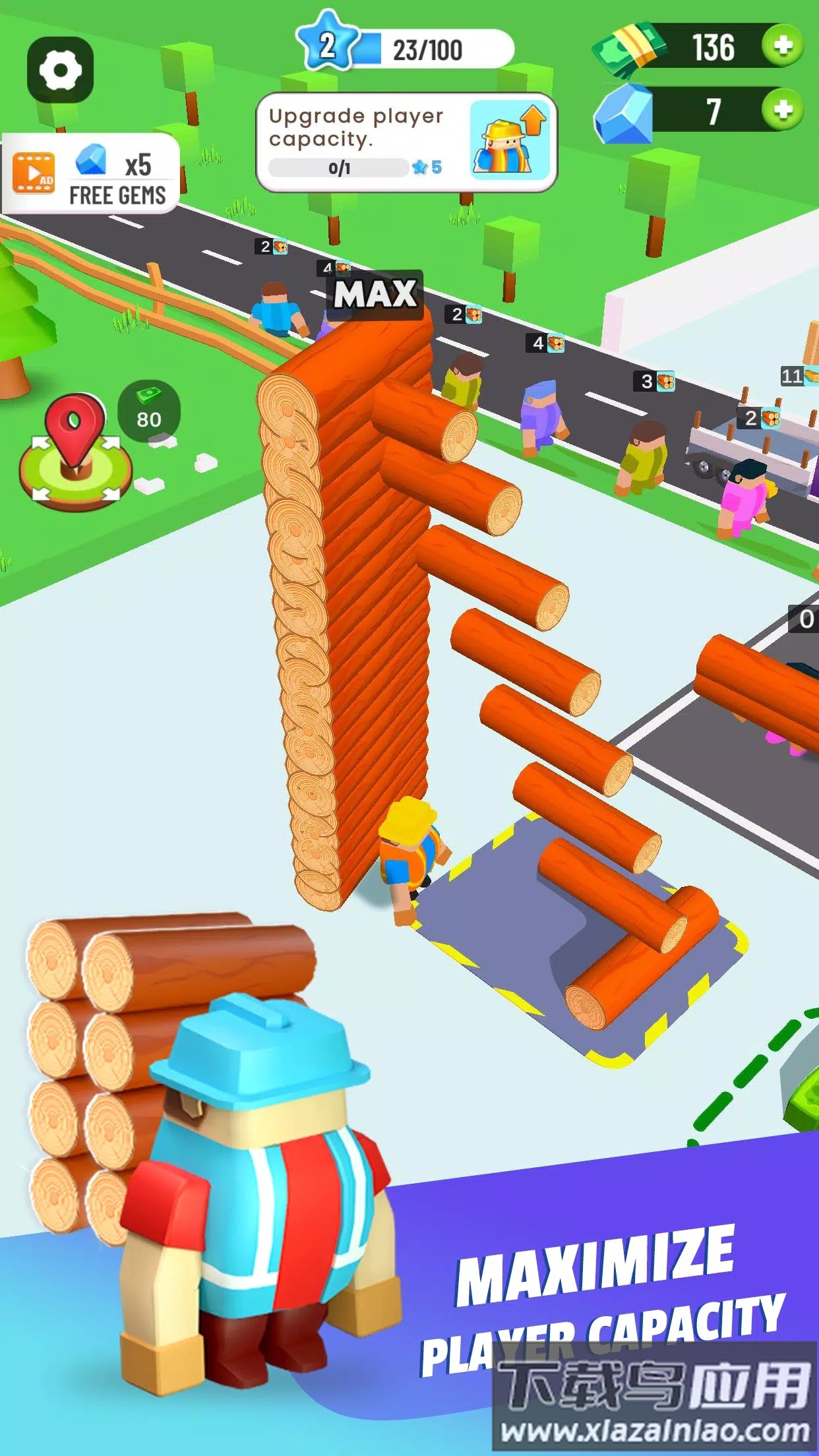This screenshot has height=1456, width=819.
Task: Watch ad for x5 free gems
Action: (x=90, y=173)
